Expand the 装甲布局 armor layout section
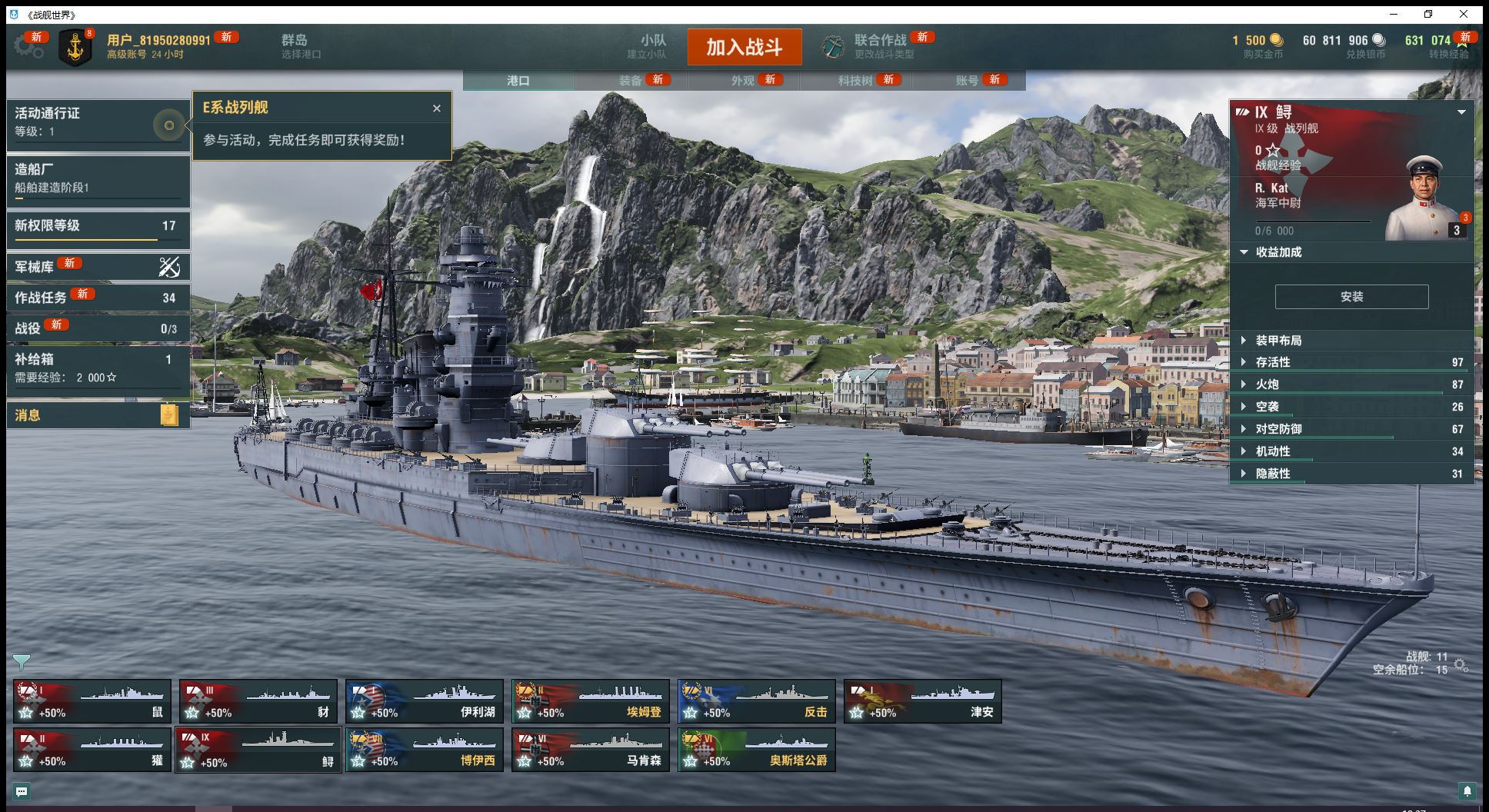The width and height of the screenshot is (1489, 812). [x=1278, y=341]
